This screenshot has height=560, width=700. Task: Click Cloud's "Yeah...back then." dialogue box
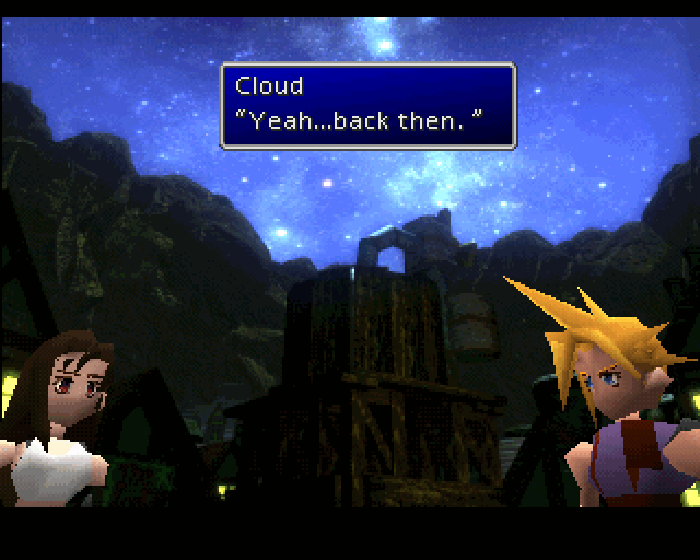tap(367, 106)
